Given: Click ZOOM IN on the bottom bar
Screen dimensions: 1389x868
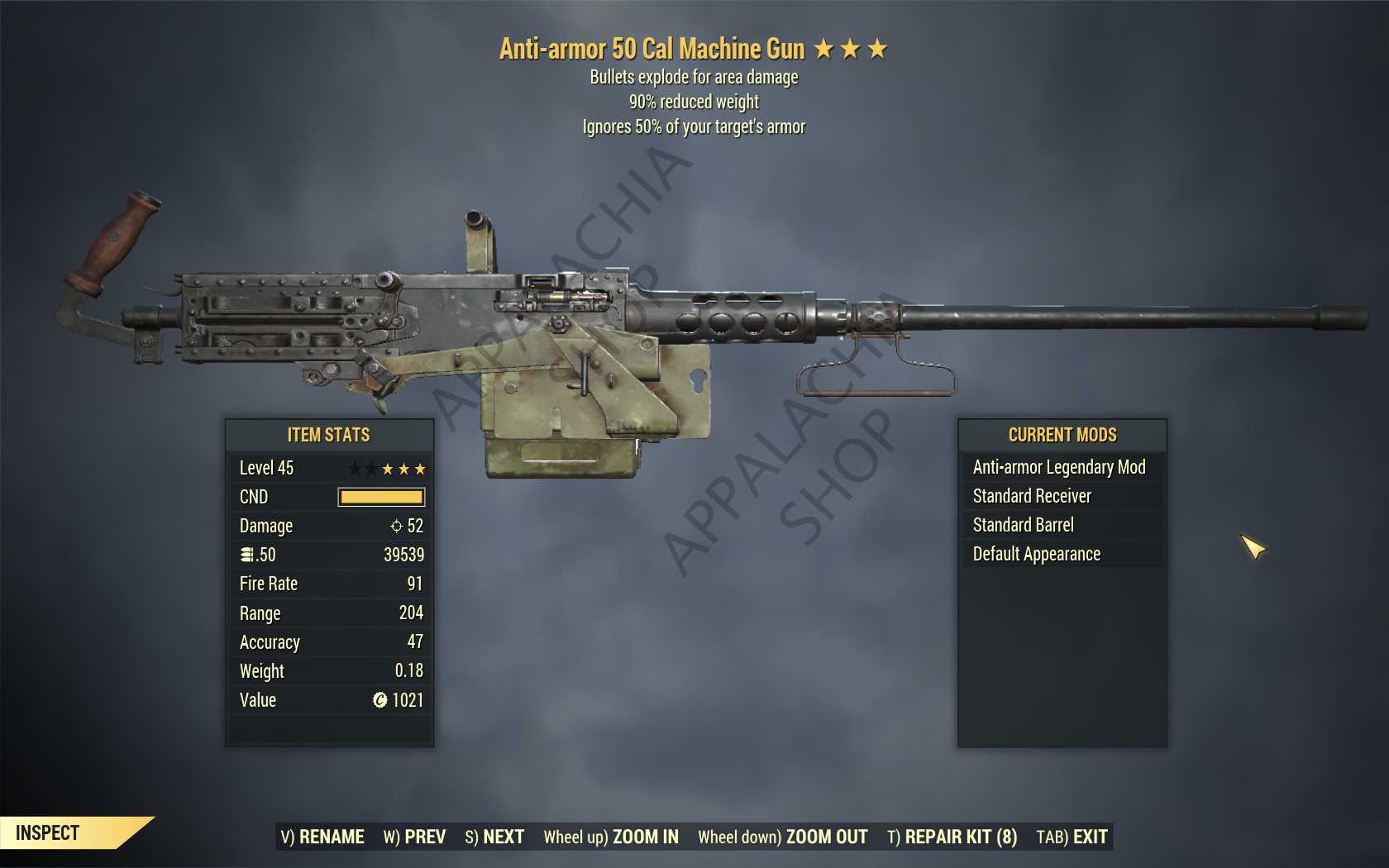Looking at the screenshot, I should click(x=611, y=837).
